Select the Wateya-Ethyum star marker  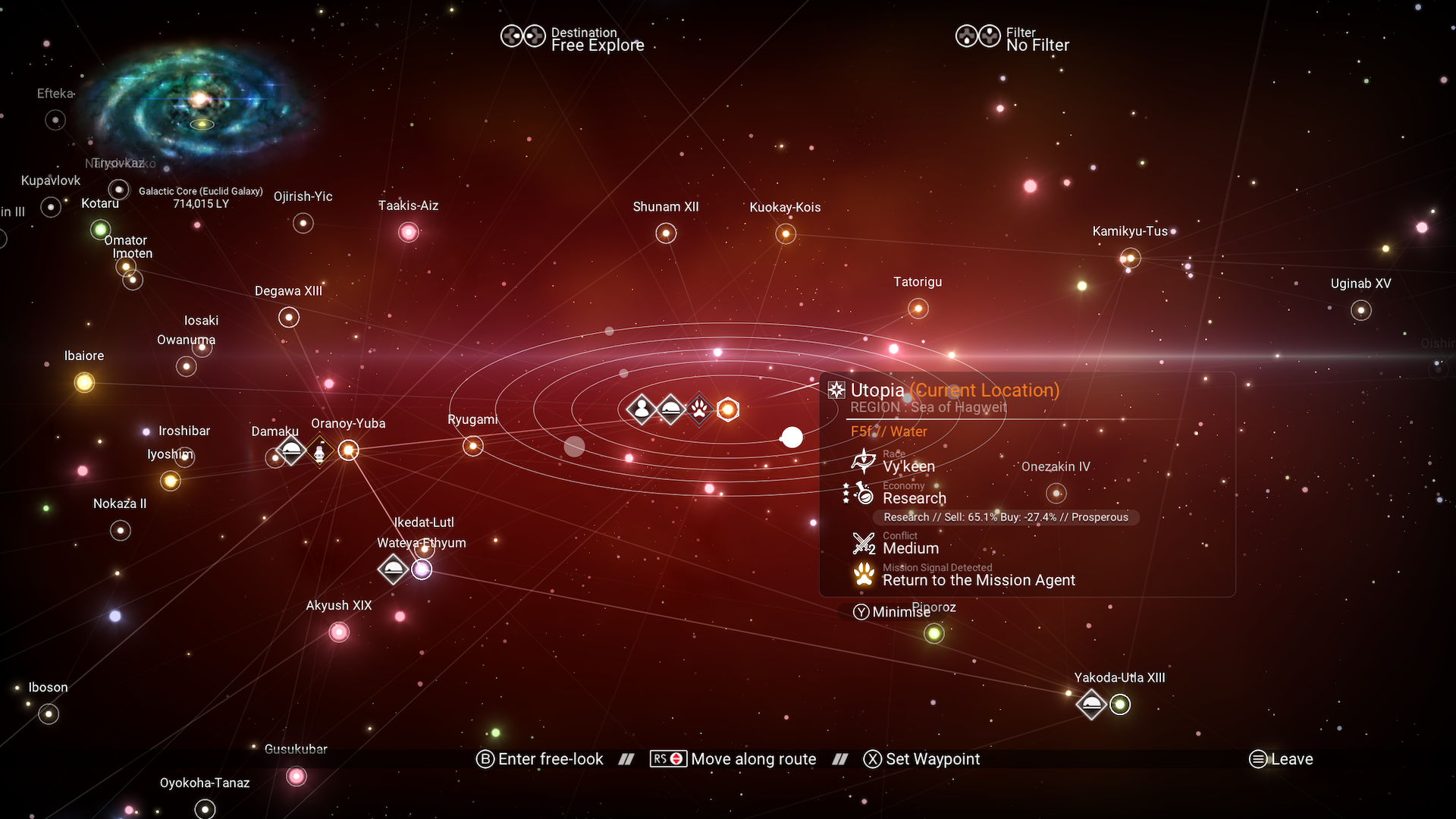[422, 570]
